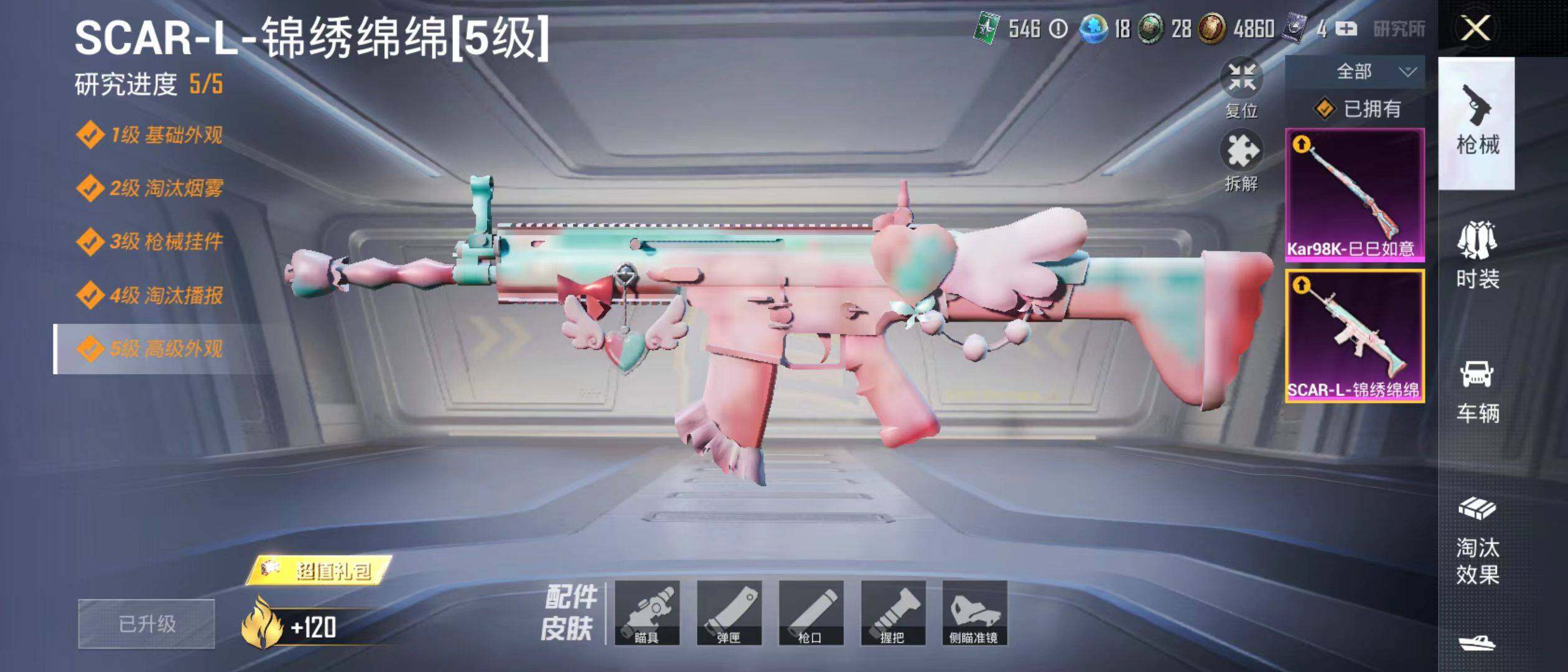This screenshot has height=672, width=1568.
Task: Toggle the 已拥有 owned filter
Action: tap(1356, 110)
